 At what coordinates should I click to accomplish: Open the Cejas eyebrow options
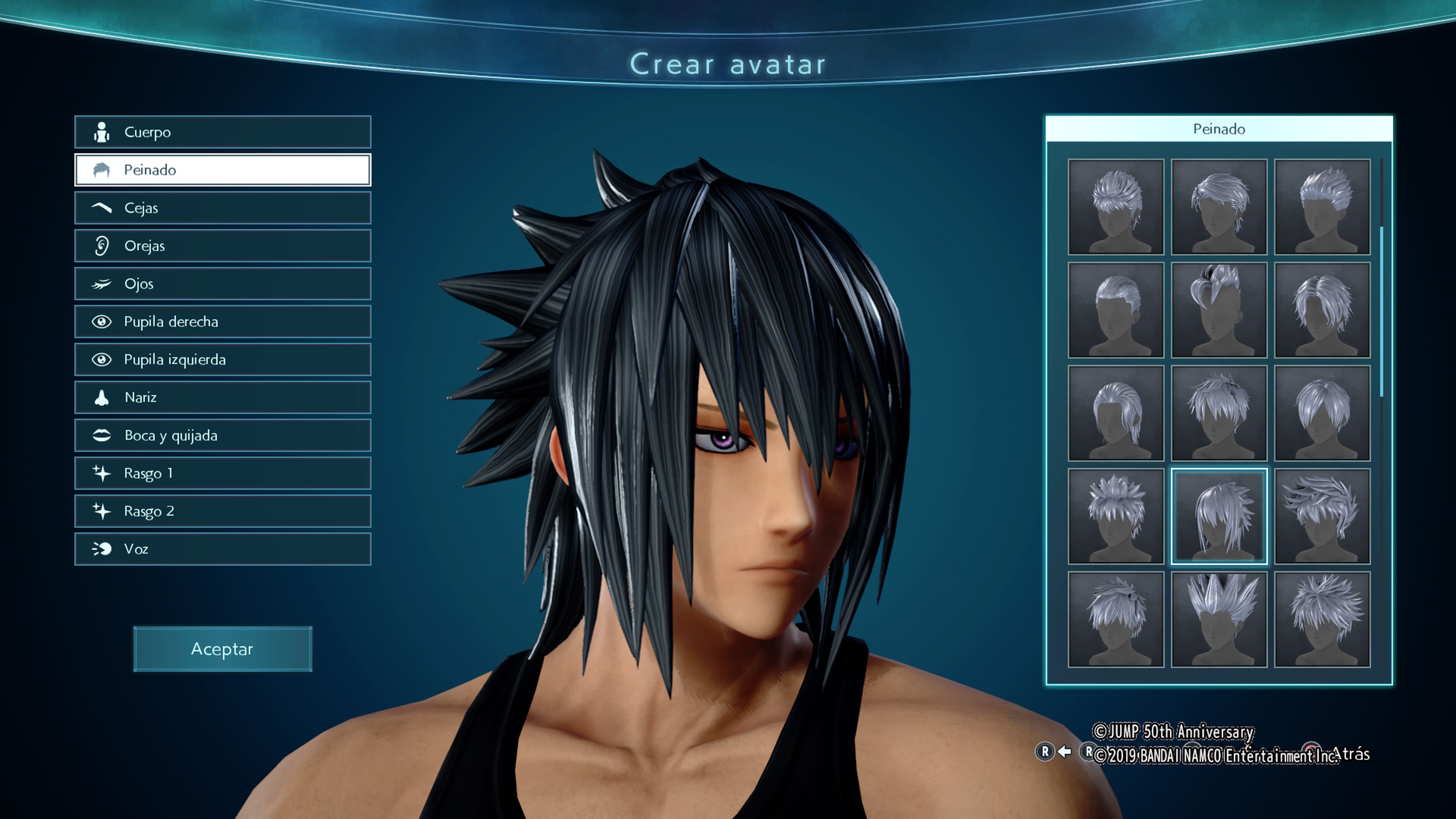click(223, 208)
